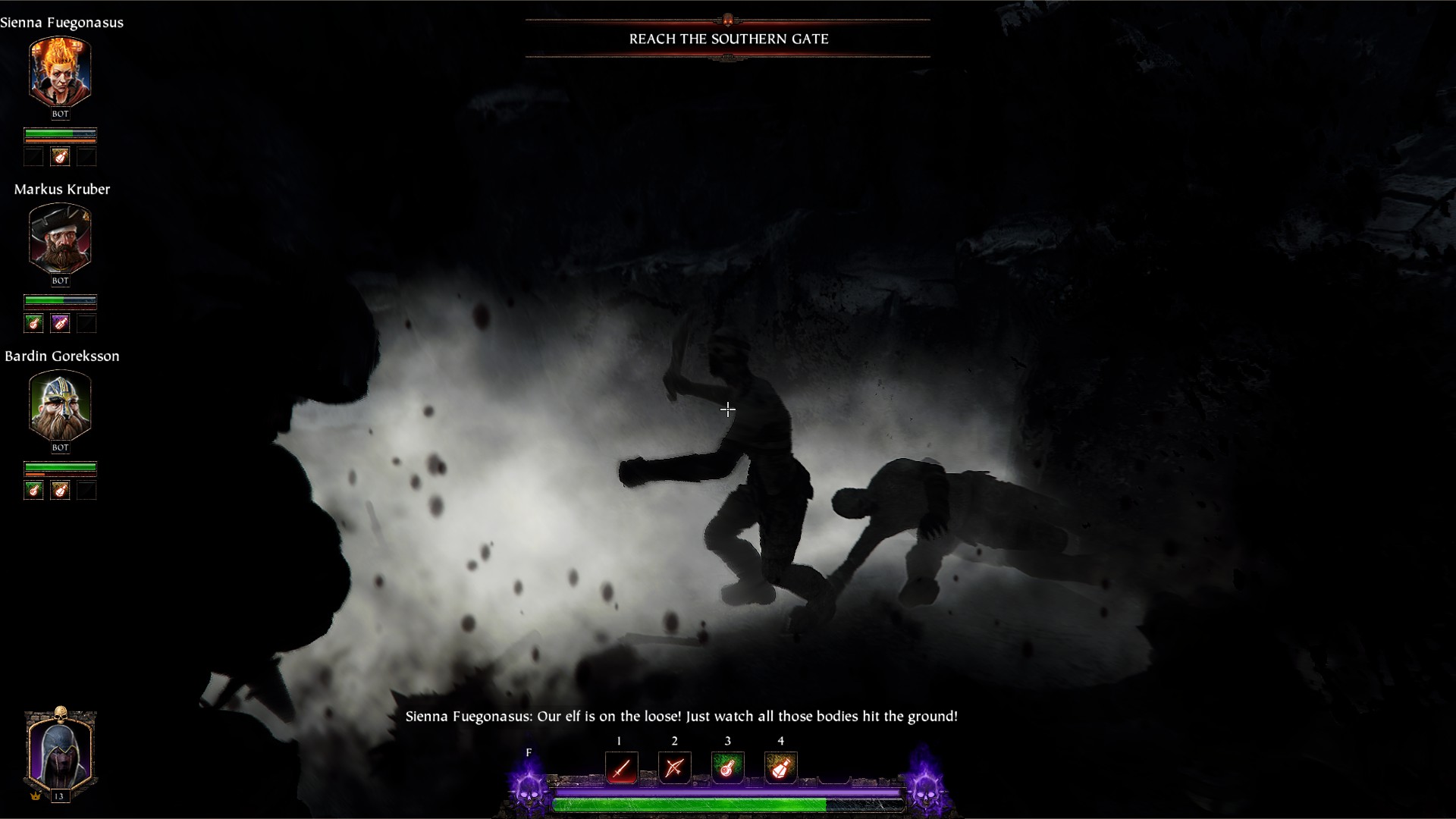The width and height of the screenshot is (1456, 819).
Task: Select the melee sword in slot 1
Action: click(x=621, y=768)
